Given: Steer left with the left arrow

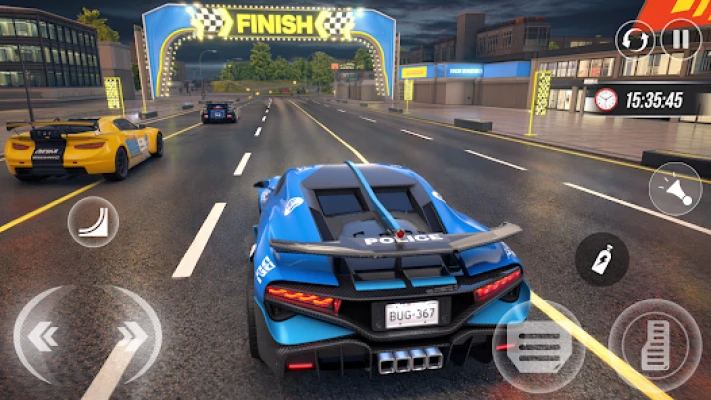Looking at the screenshot, I should click(x=42, y=337).
